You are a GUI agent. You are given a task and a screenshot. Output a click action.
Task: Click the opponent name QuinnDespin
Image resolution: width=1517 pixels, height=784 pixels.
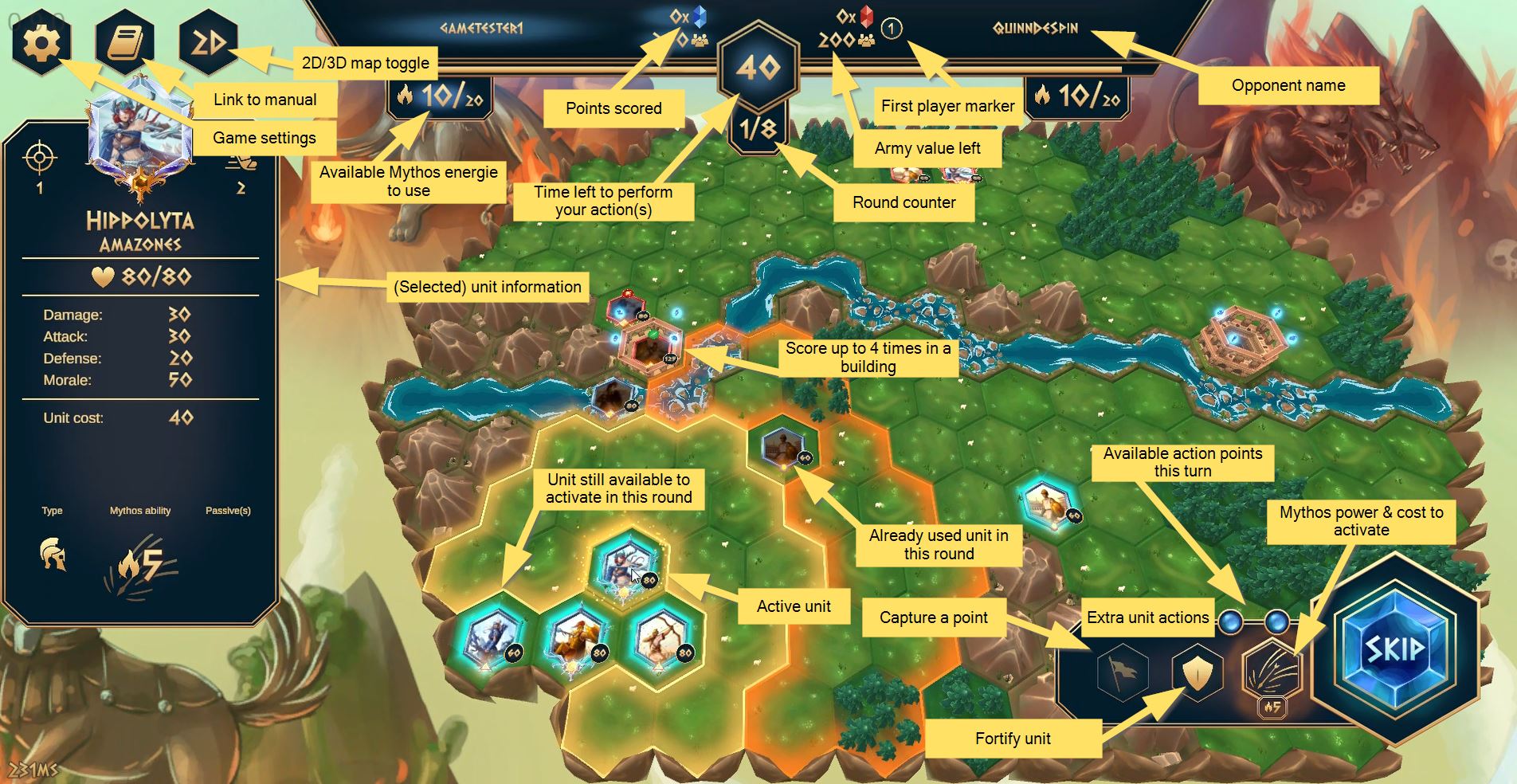tap(1035, 29)
